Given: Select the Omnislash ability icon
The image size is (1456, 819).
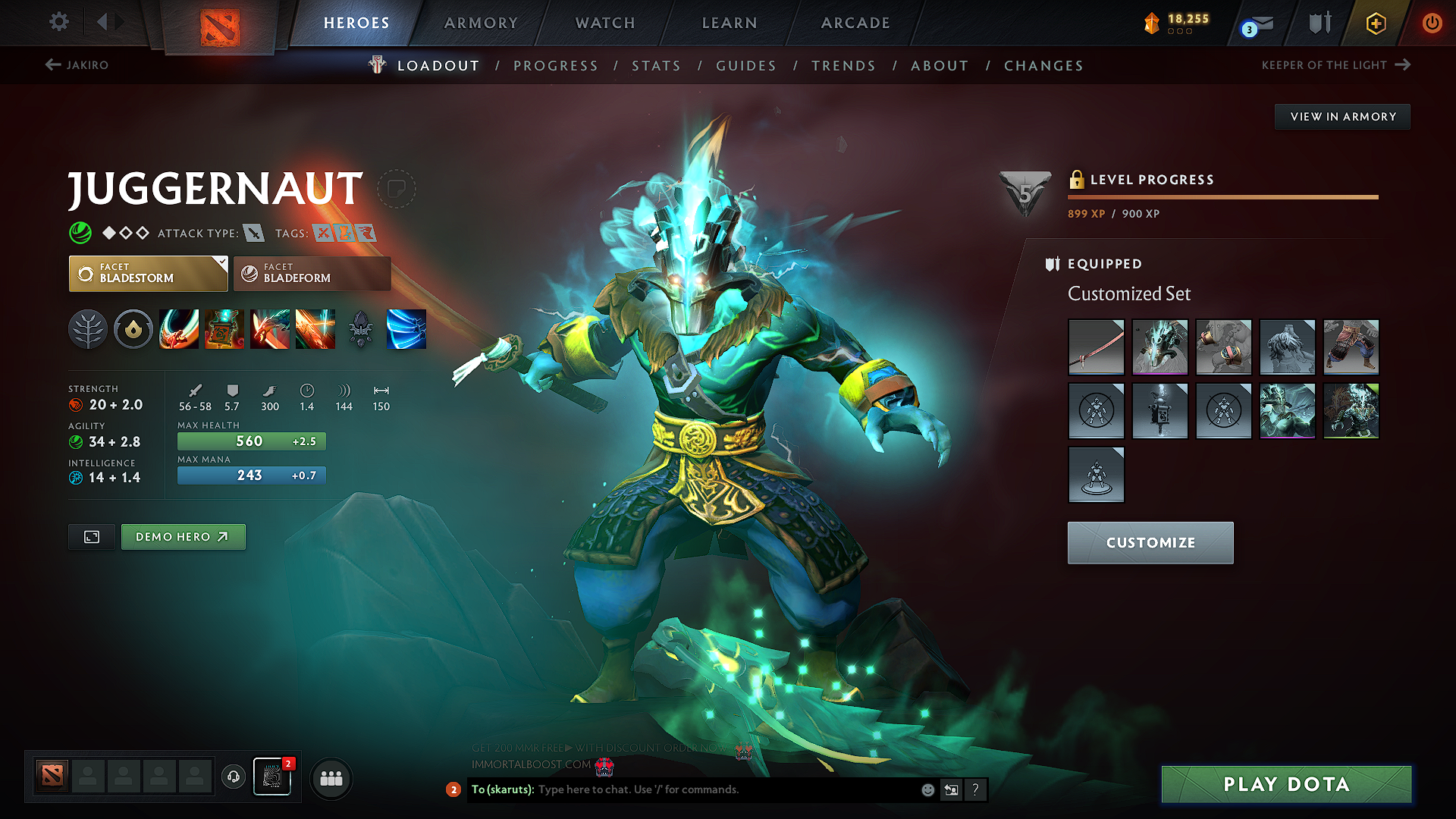Looking at the screenshot, I should [406, 329].
